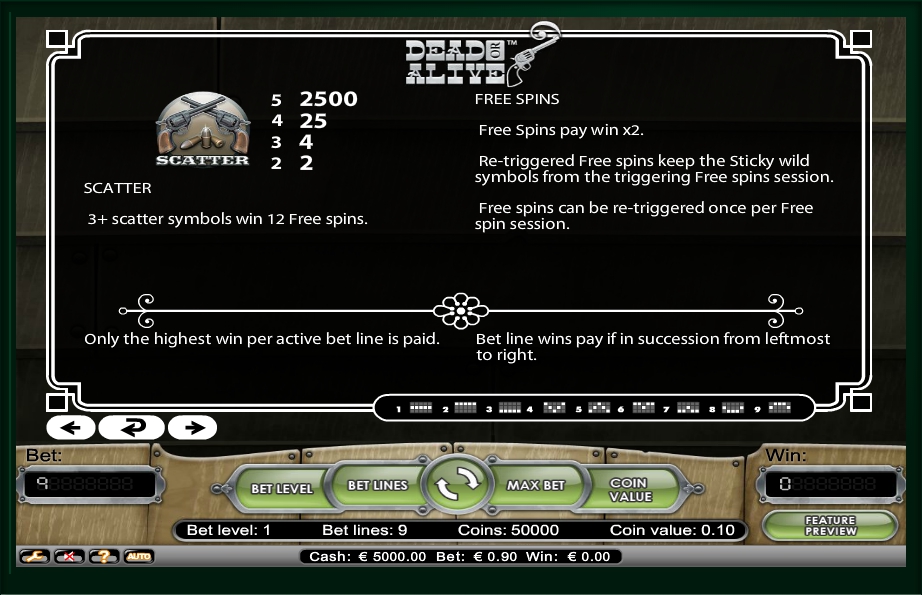Viewport: 922px width, 595px height.
Task: Click the Bet Level button
Action: (x=281, y=488)
